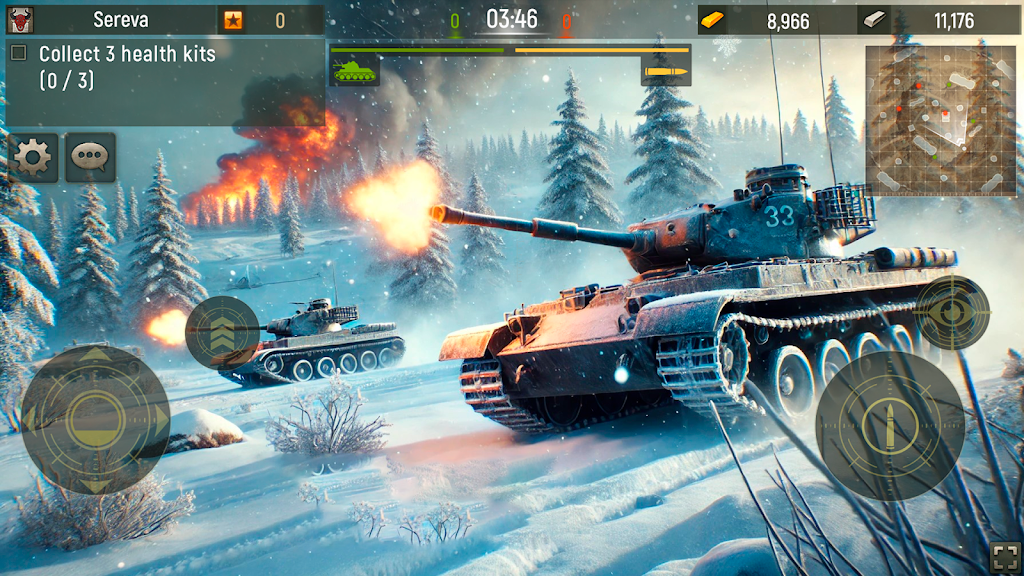The width and height of the screenshot is (1024, 576).
Task: Open the chat speech bubble
Action: tap(91, 158)
